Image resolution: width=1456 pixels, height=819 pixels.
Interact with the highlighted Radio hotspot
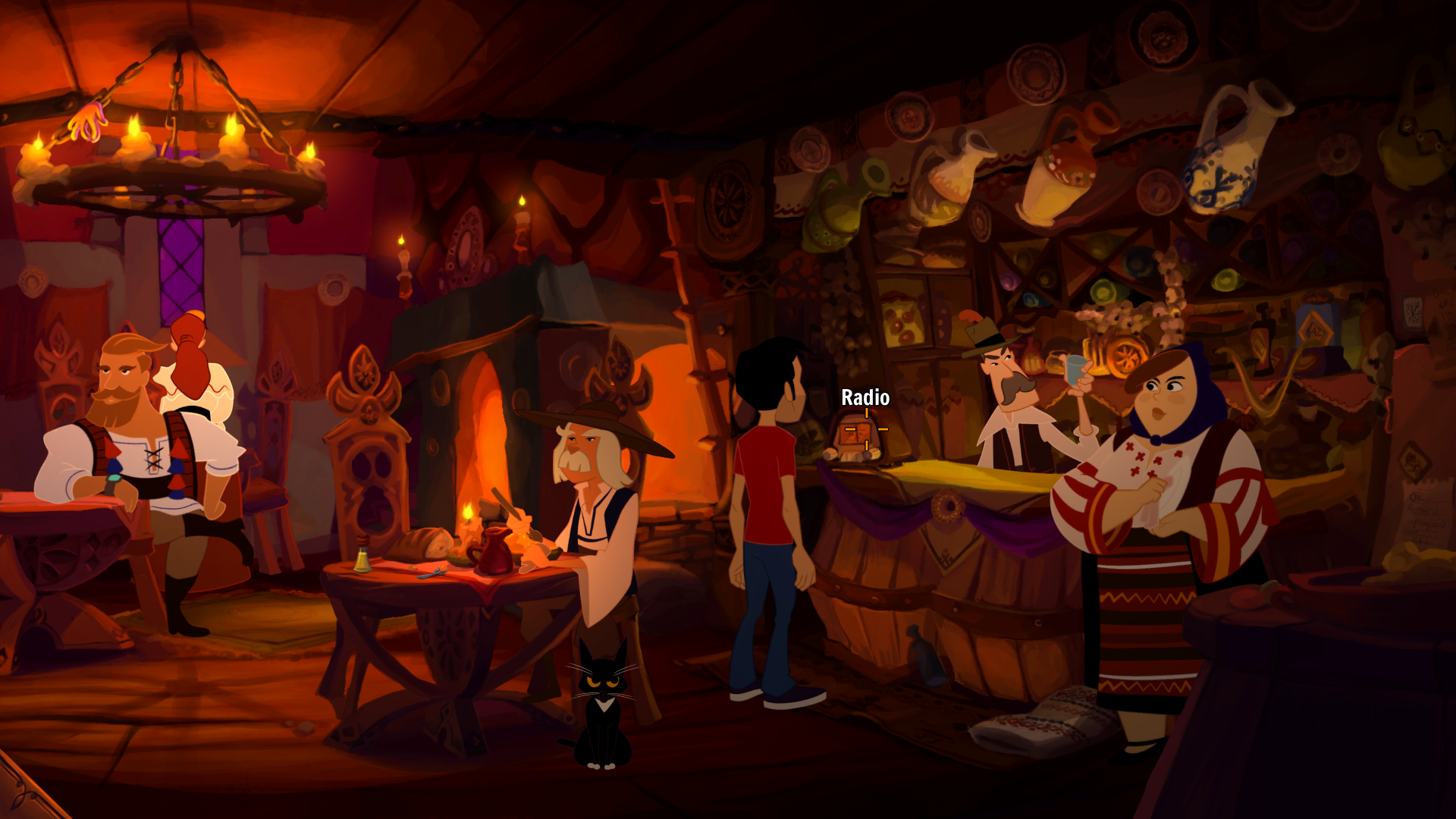click(865, 430)
